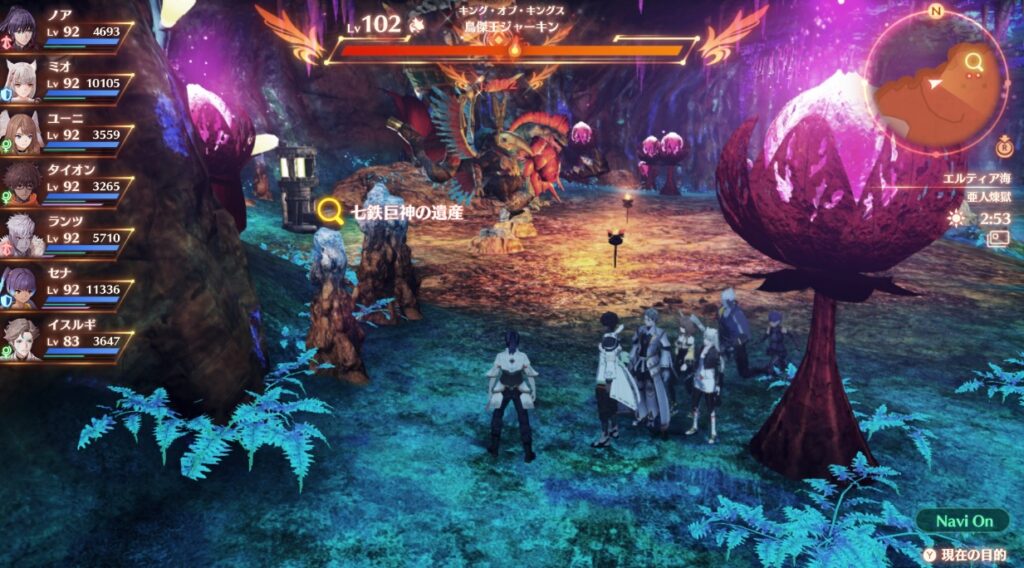The image size is (1024, 568).
Task: Toggle the Navi On button
Action: tap(964, 521)
